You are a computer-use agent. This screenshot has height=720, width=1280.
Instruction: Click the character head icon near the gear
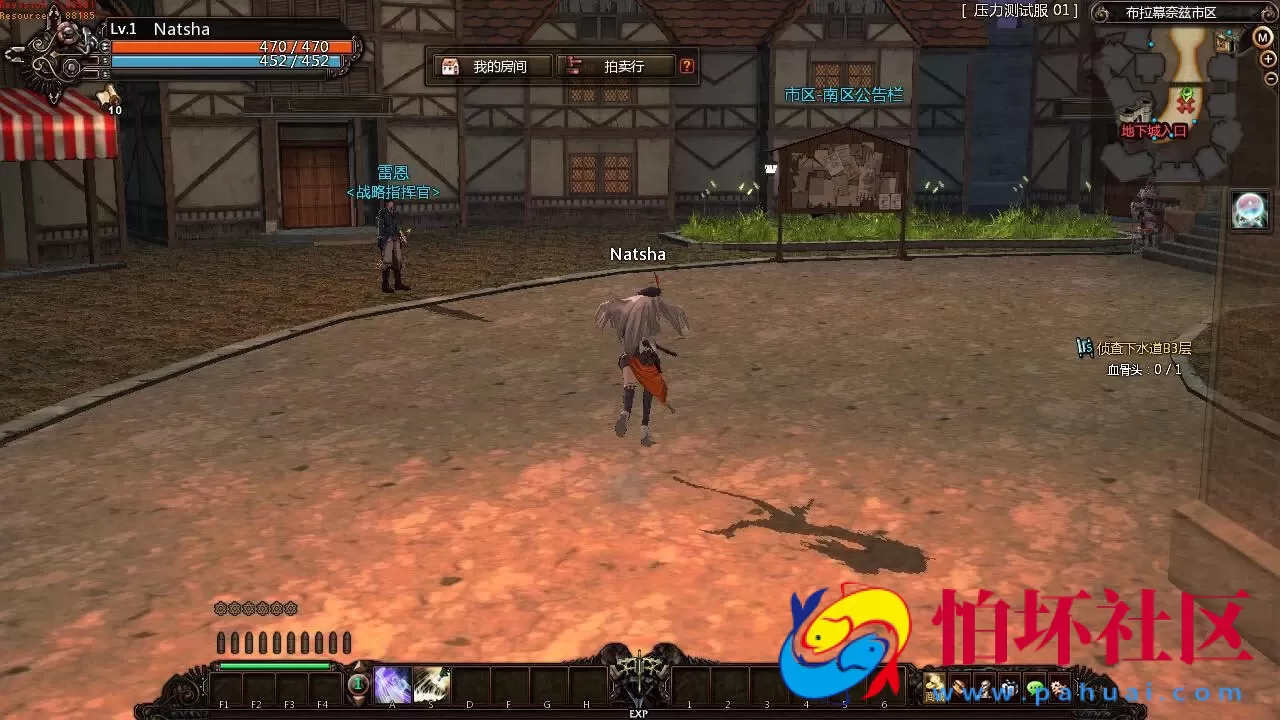pyautogui.click(x=985, y=686)
